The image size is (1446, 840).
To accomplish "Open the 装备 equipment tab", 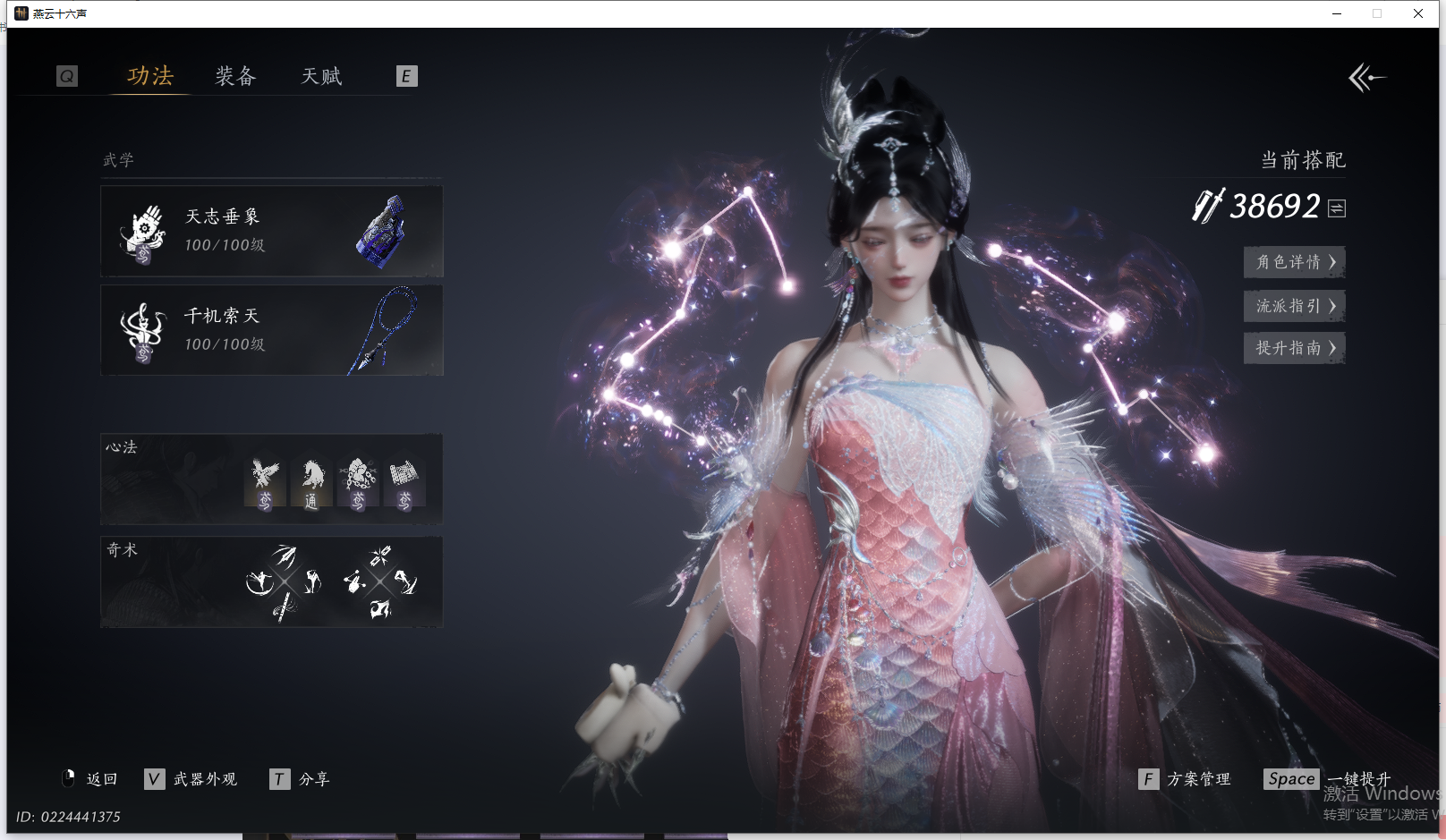I will coord(235,76).
